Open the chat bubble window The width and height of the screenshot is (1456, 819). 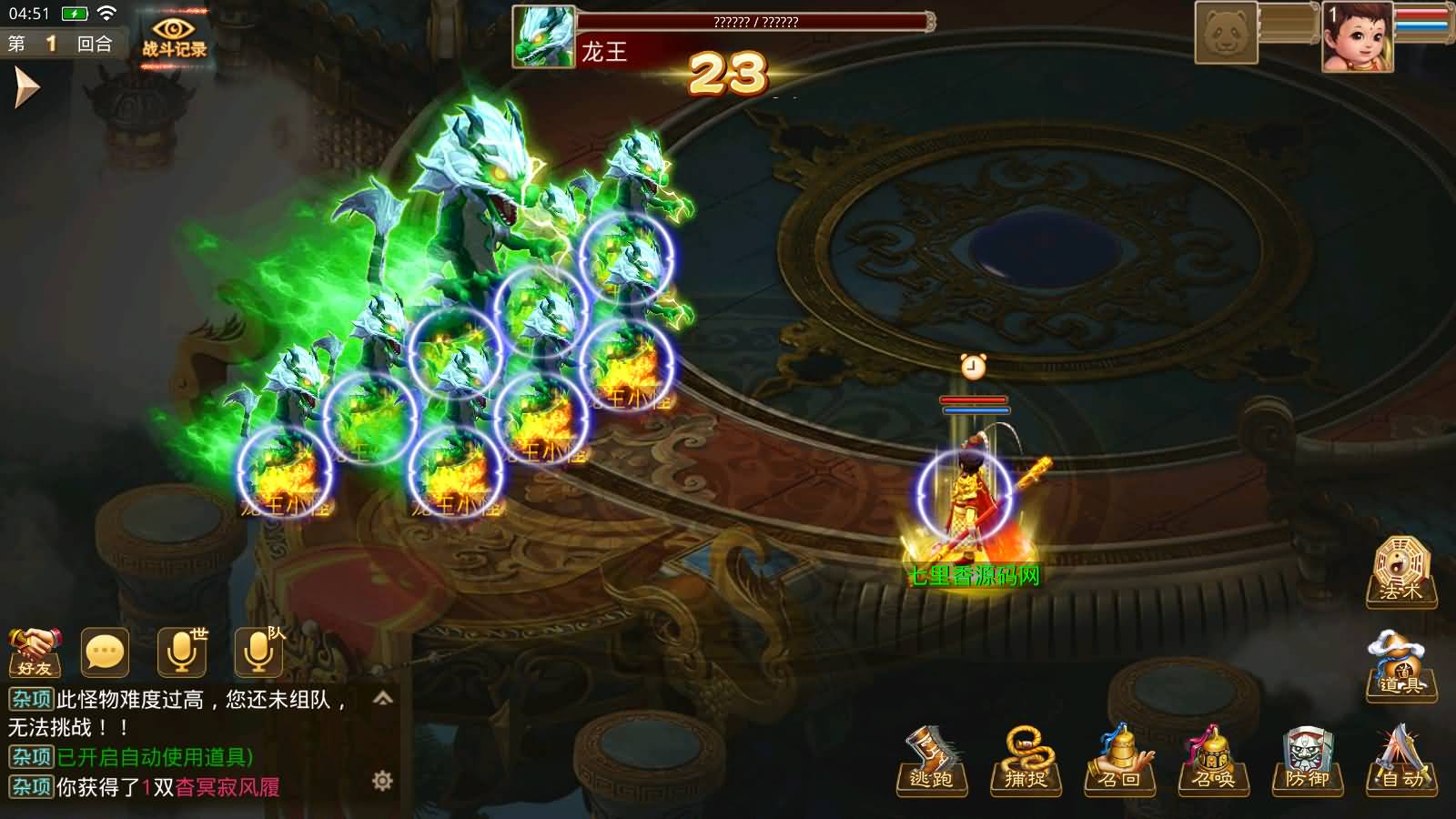(x=104, y=652)
